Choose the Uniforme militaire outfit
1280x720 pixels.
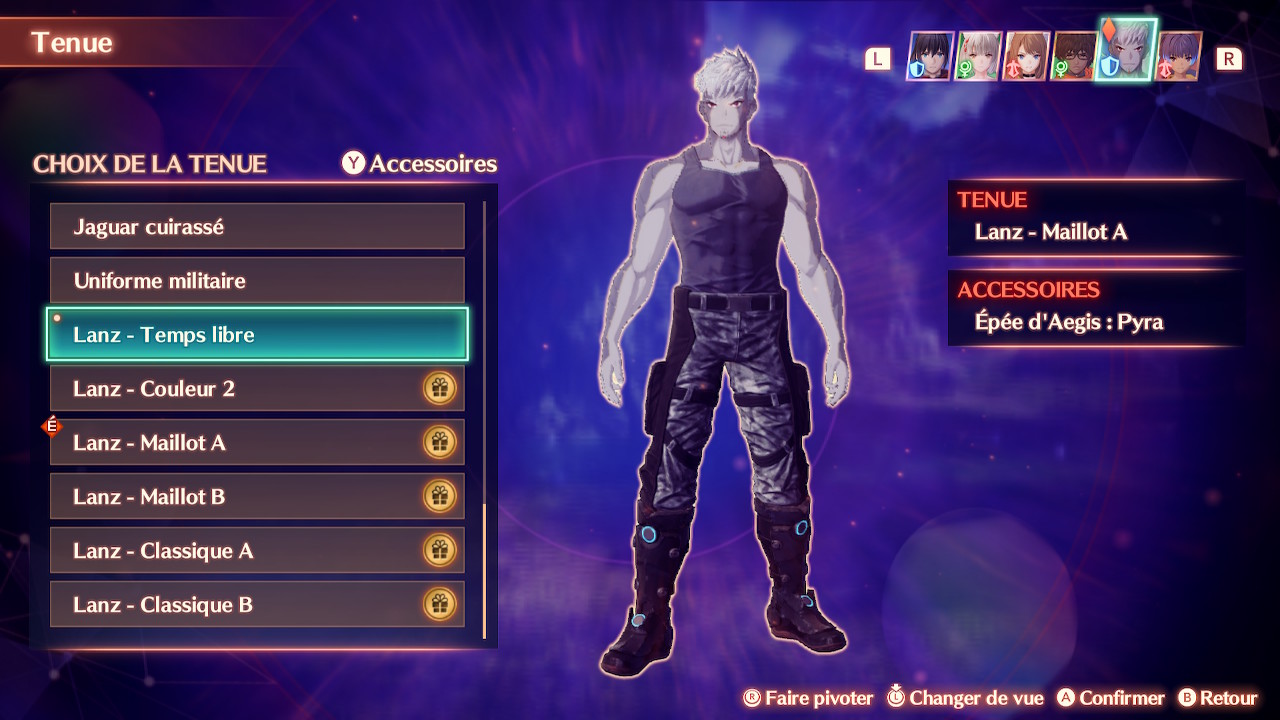click(x=257, y=281)
